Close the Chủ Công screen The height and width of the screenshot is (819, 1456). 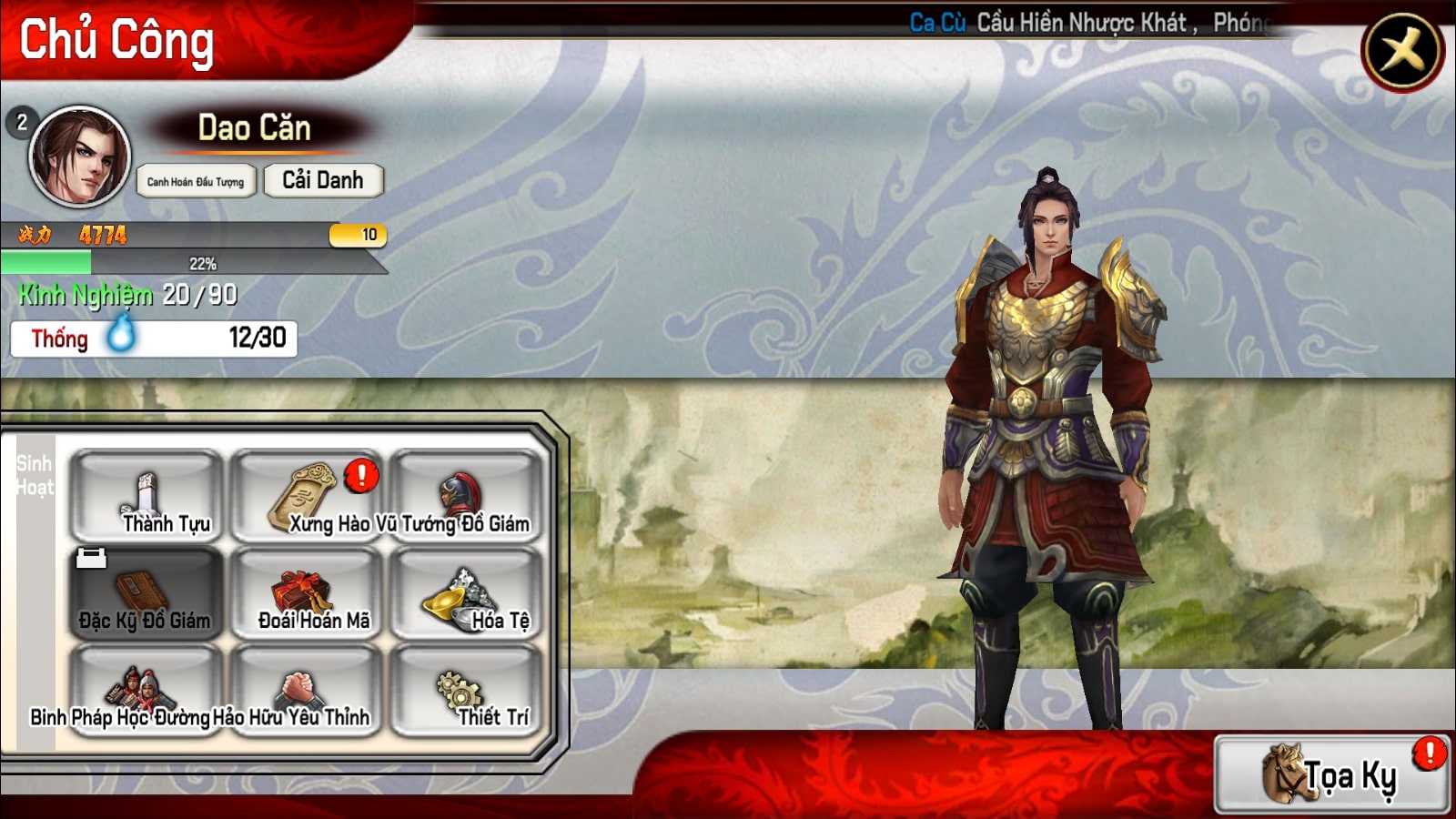tap(1401, 51)
